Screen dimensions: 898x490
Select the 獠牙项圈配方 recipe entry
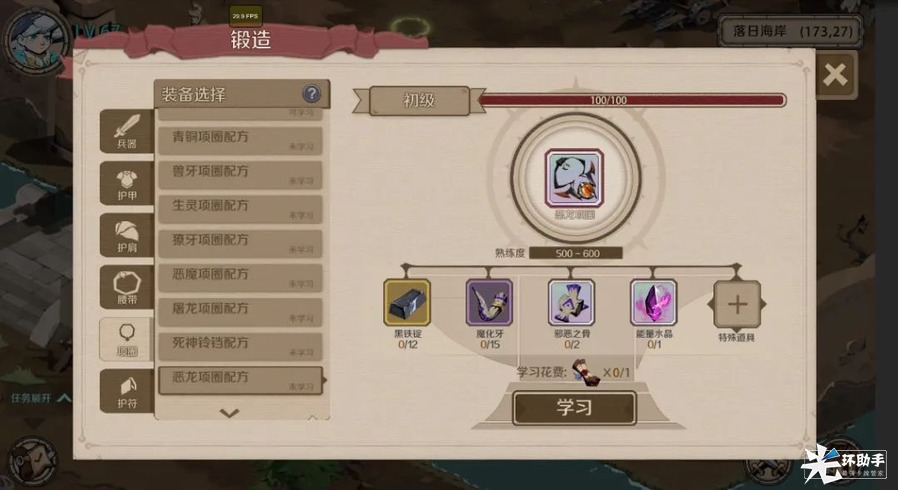point(240,244)
